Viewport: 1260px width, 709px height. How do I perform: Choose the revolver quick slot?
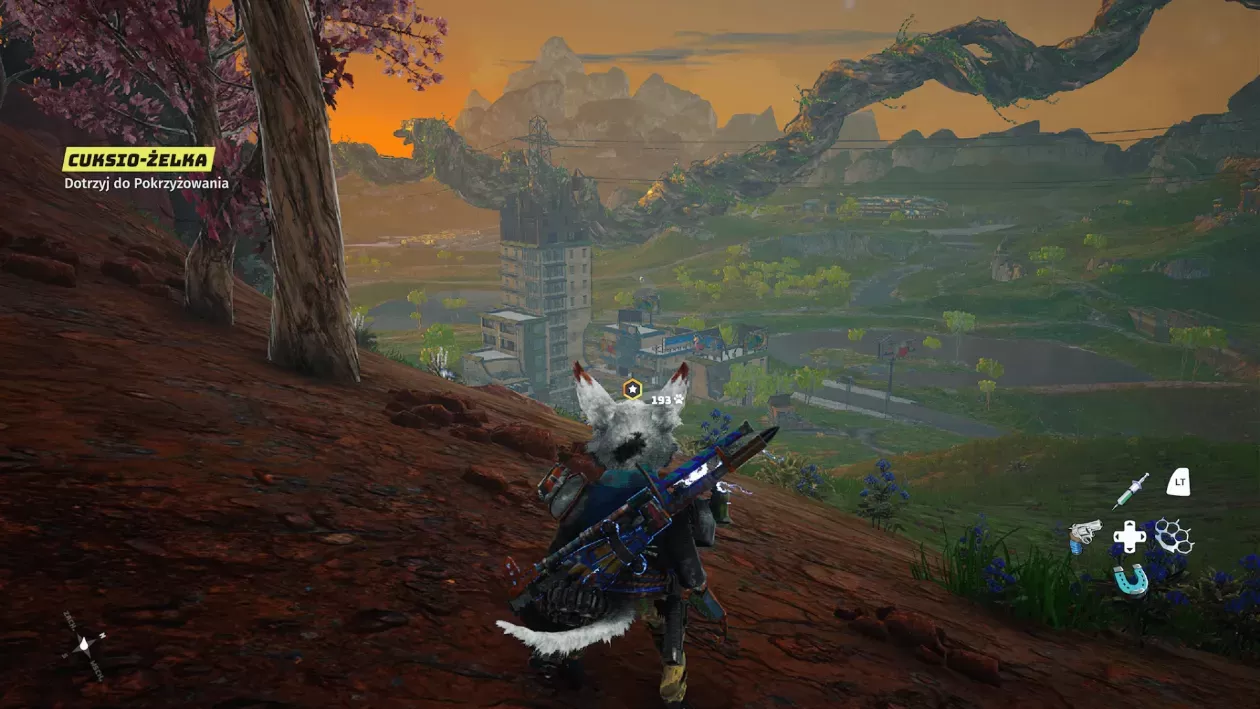tap(1084, 535)
